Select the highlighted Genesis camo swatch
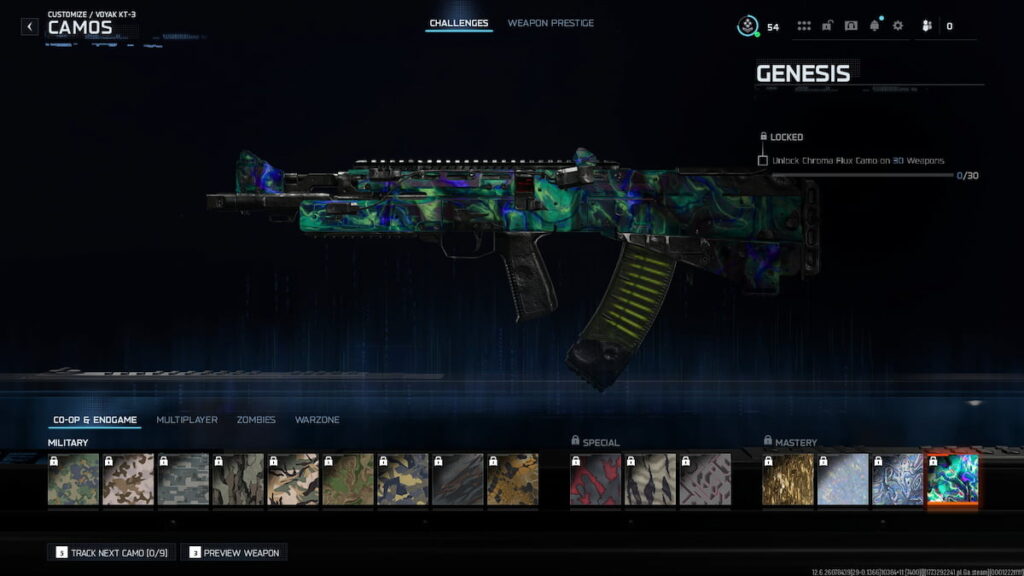The image size is (1024, 576). [x=953, y=480]
